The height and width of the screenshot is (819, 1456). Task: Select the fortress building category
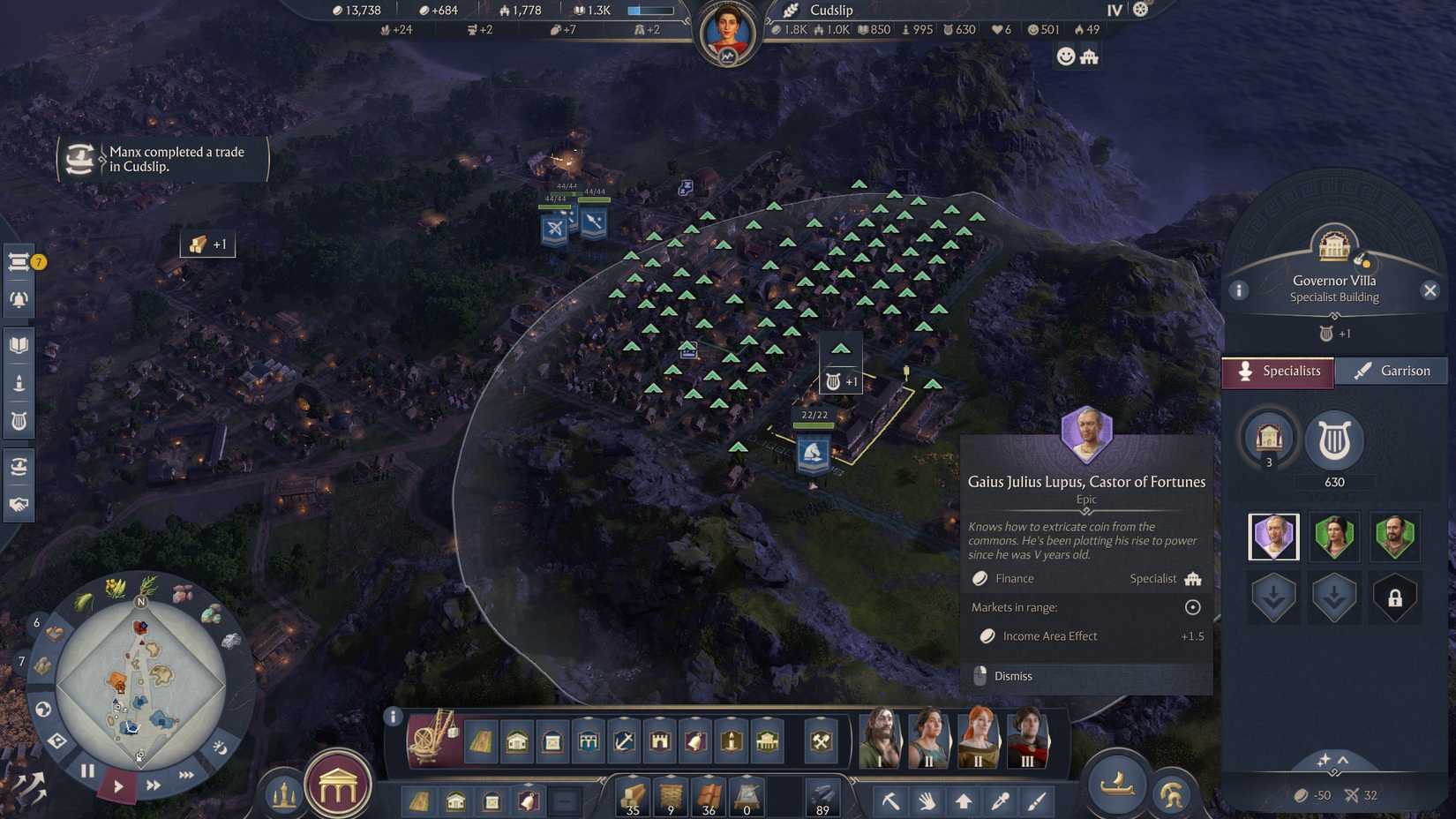point(658,741)
